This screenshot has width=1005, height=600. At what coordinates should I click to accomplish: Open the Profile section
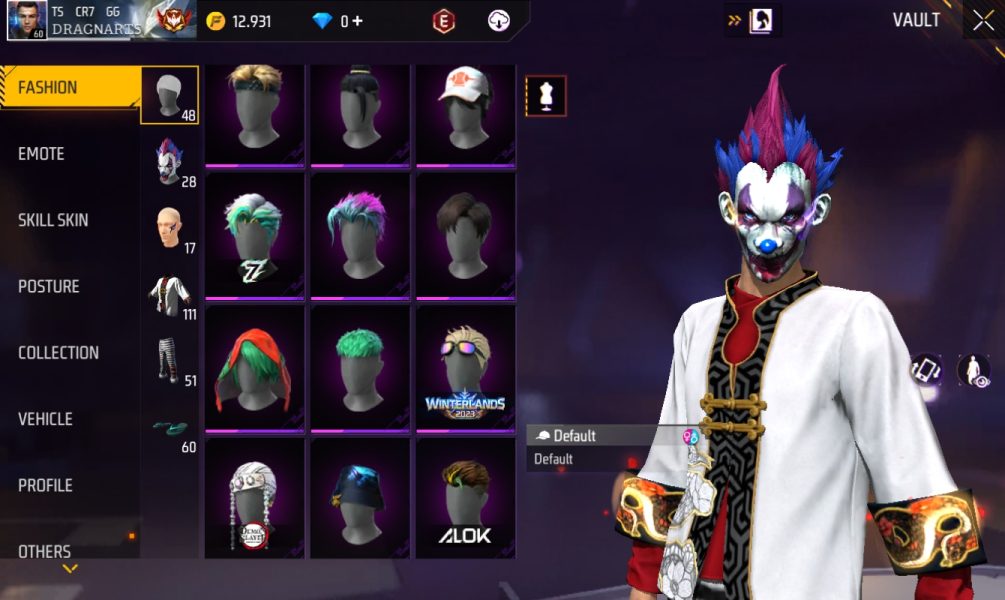click(x=45, y=485)
